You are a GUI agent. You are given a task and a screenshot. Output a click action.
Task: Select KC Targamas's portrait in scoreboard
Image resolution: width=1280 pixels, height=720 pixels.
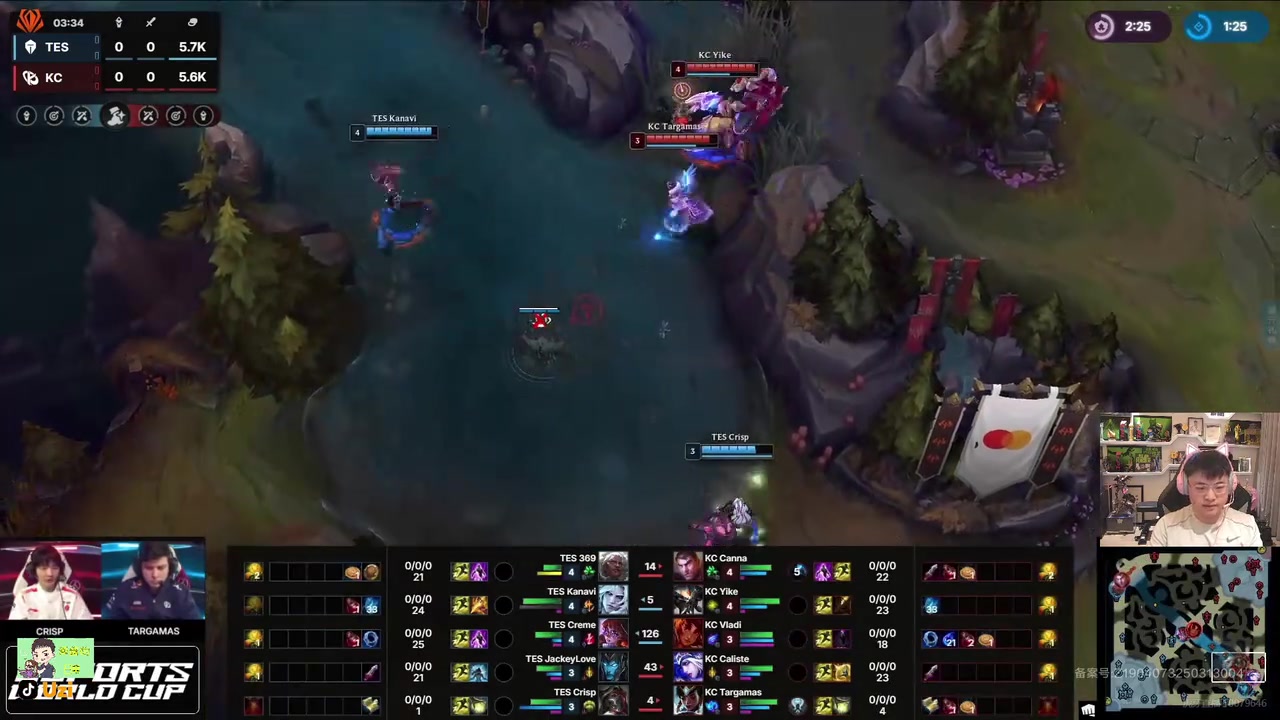tap(688, 700)
